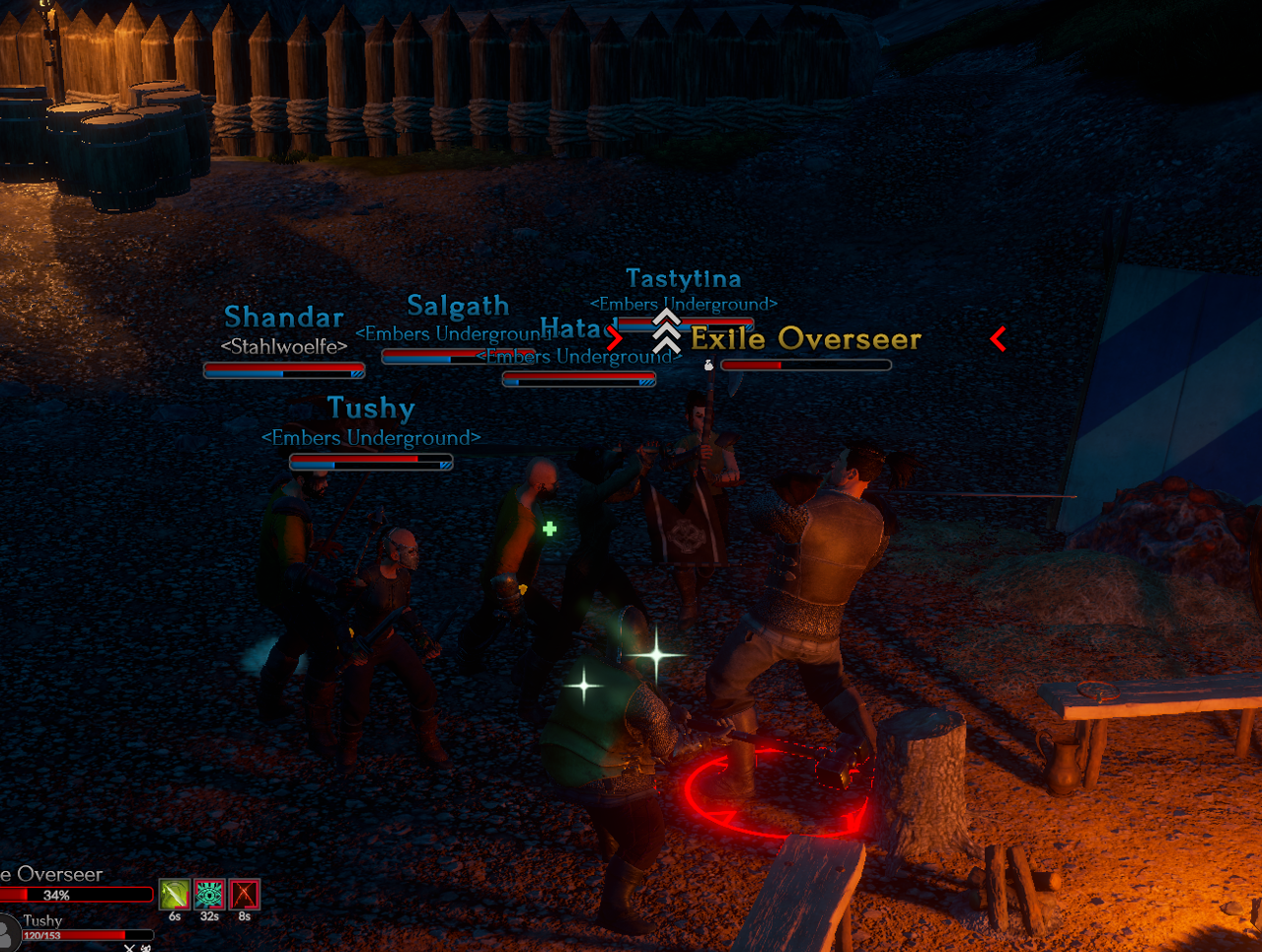Inspect the red crossed slashes debuff icon
Viewport: 1262px width, 952px height.
pyautogui.click(x=244, y=894)
